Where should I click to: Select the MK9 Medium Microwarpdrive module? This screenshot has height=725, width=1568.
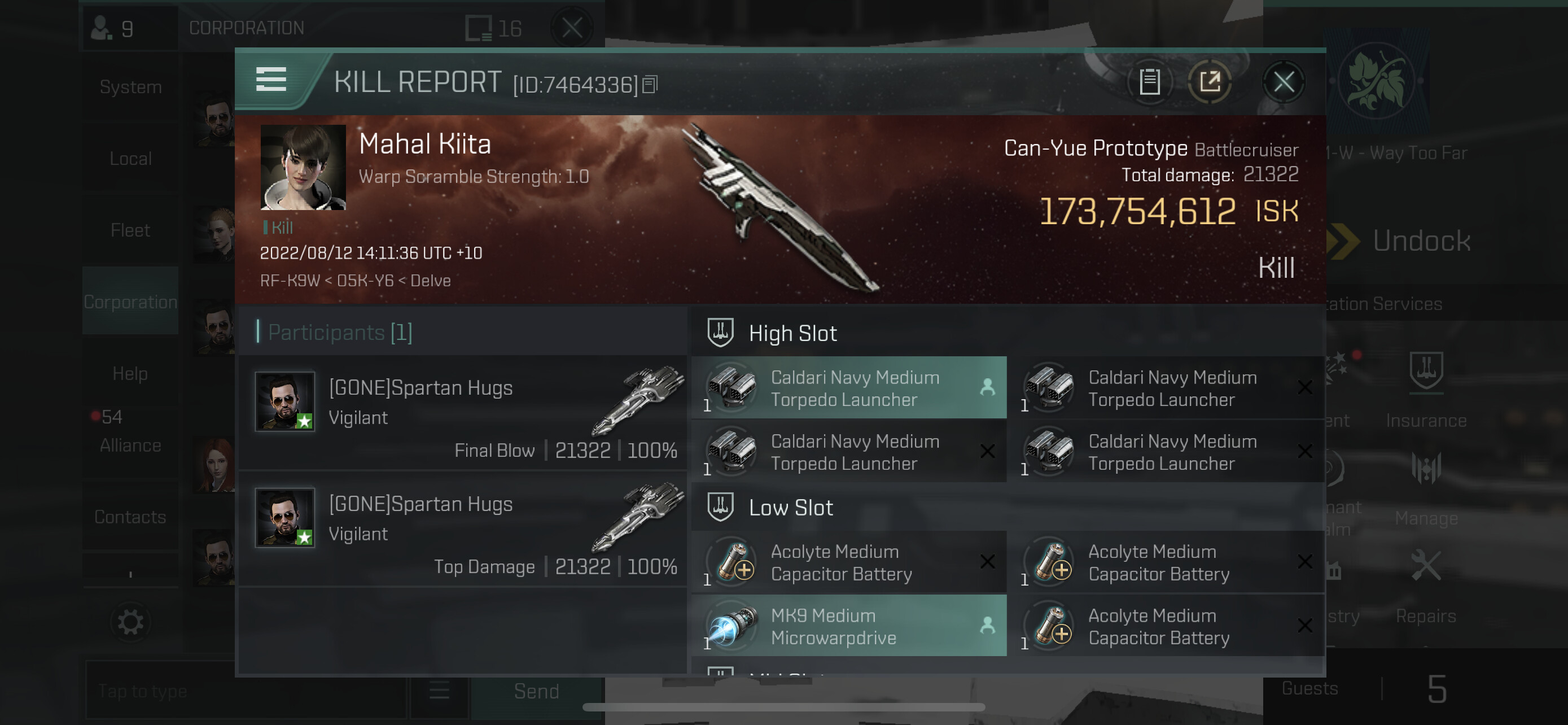[848, 626]
